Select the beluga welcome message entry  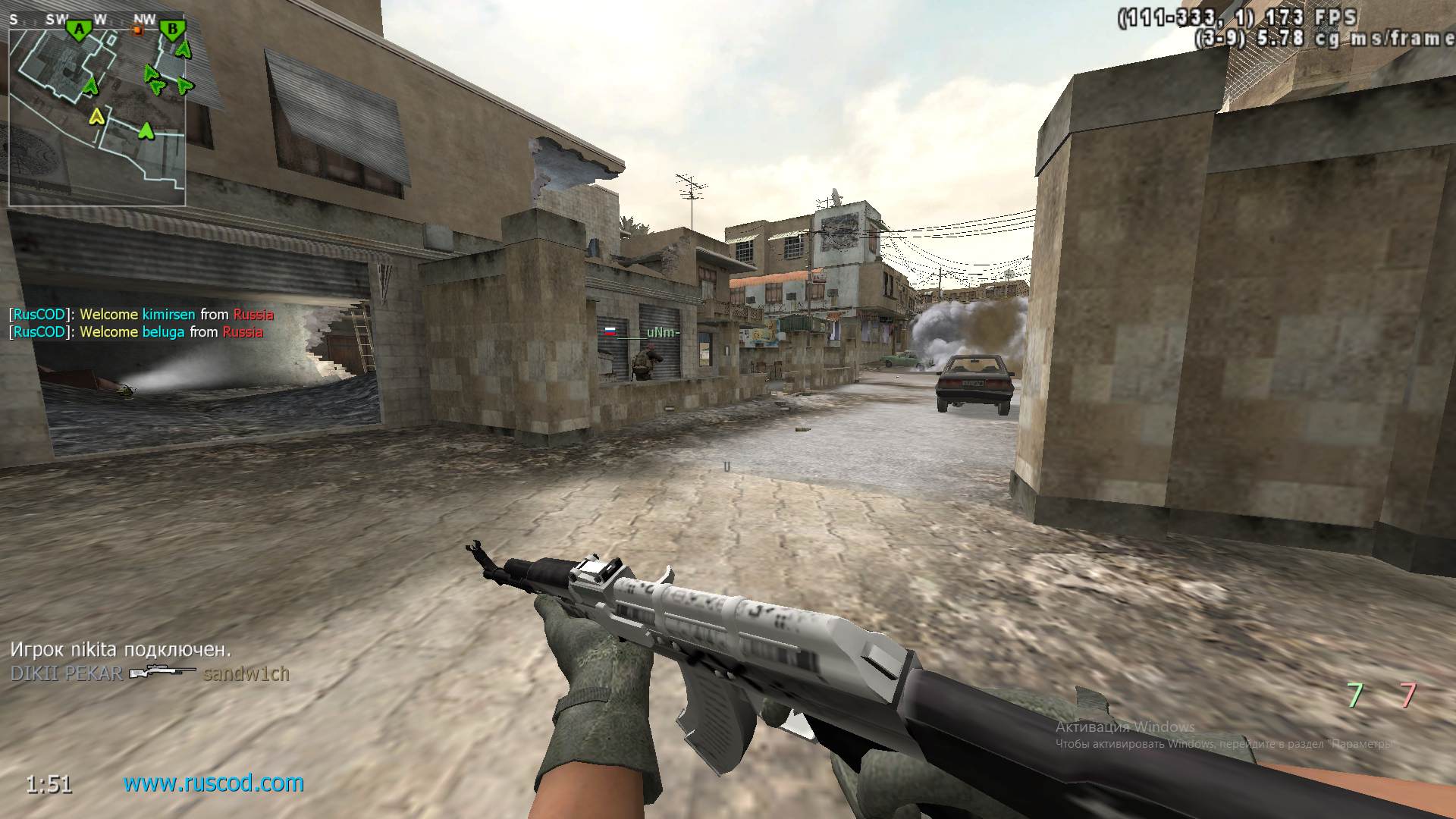pyautogui.click(x=136, y=331)
